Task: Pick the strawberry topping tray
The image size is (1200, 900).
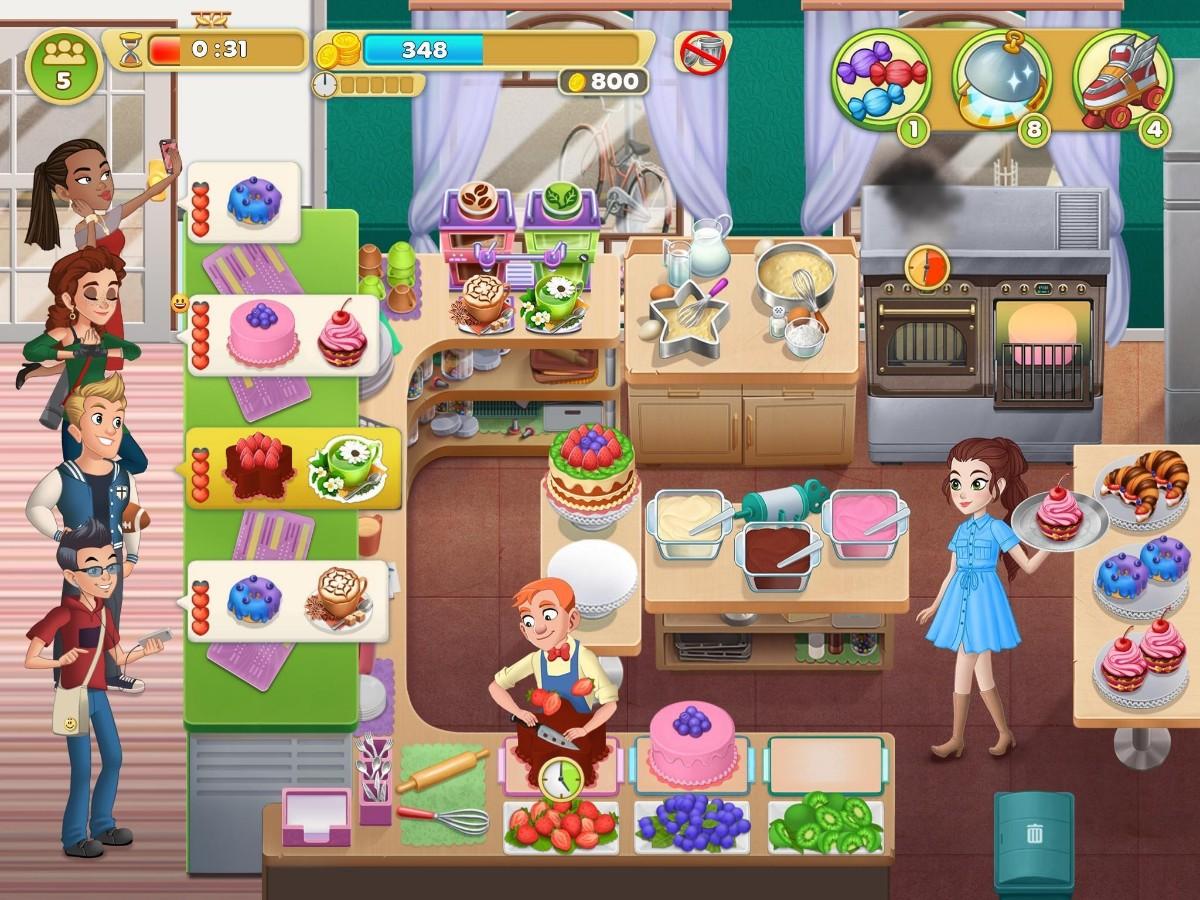Action: [560, 826]
